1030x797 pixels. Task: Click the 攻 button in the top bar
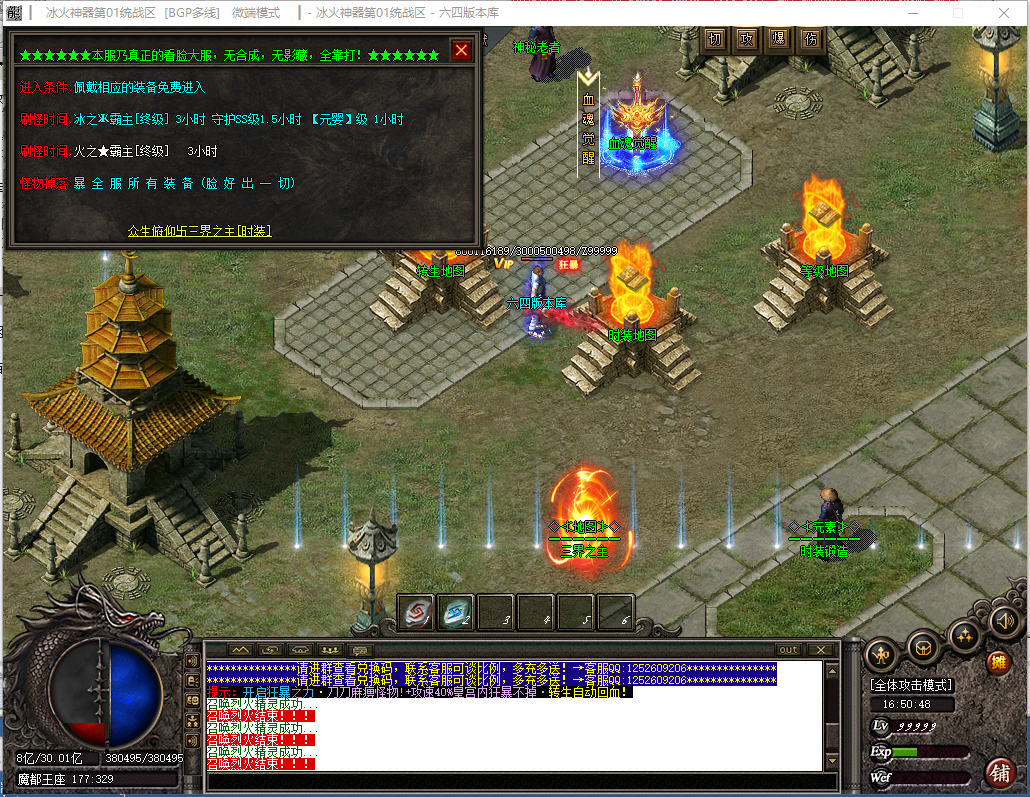[x=747, y=40]
